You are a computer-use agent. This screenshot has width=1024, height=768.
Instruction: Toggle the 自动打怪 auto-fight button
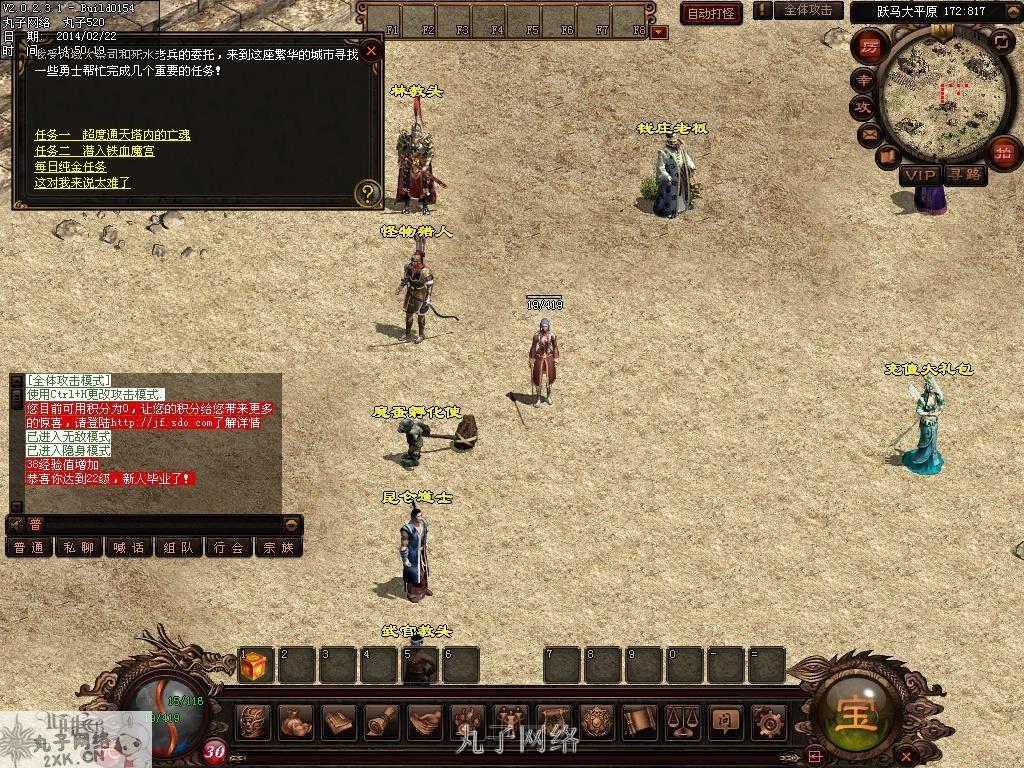711,13
